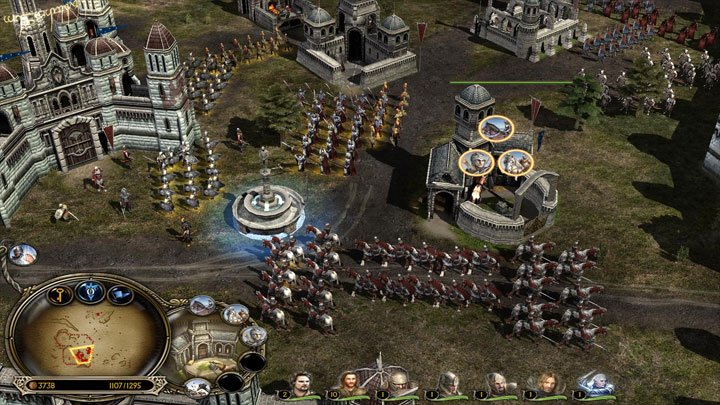Click the blue flag button above the minimap
This screenshot has height=405, width=720.
tap(121, 295)
